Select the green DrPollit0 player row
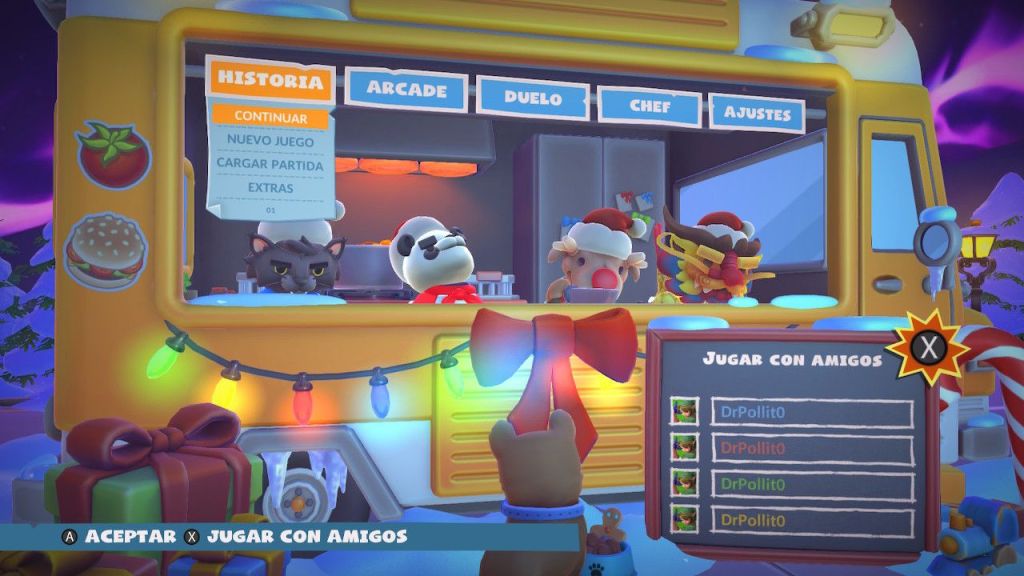The image size is (1024, 576). (811, 485)
